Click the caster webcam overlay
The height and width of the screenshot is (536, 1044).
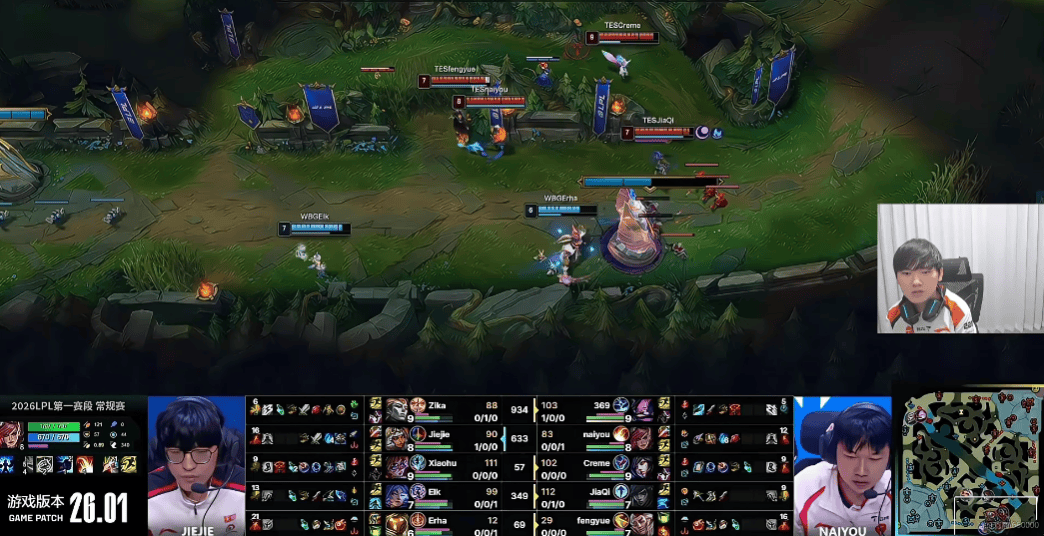point(938,268)
